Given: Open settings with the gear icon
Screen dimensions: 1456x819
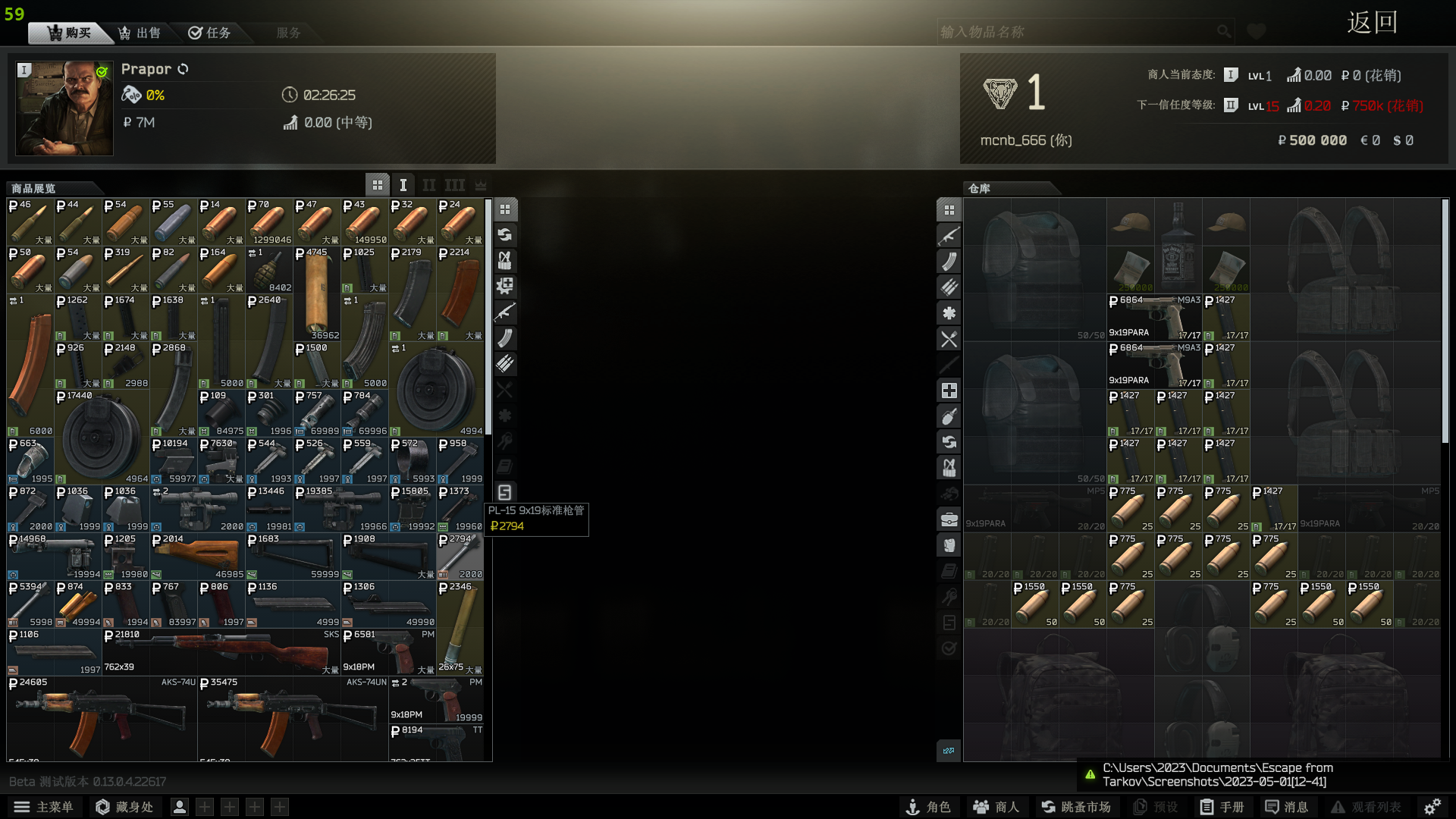Looking at the screenshot, I should (1432, 807).
